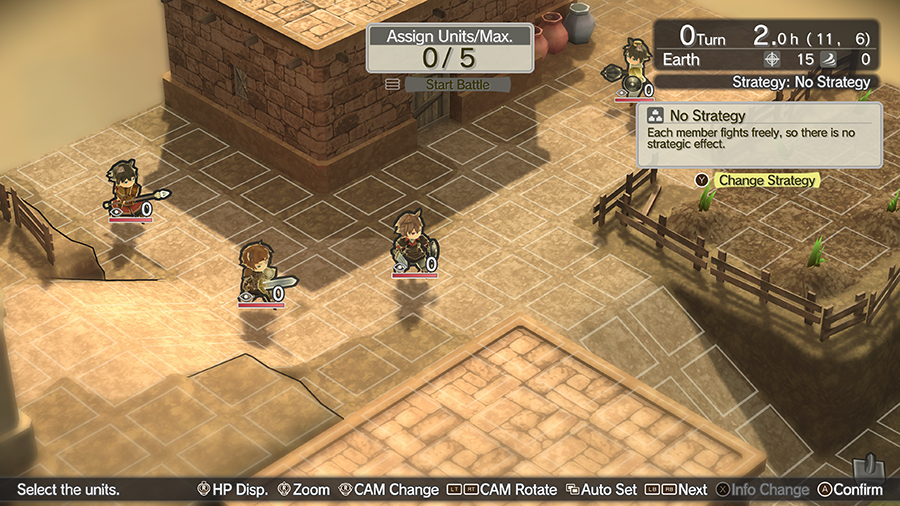Select the yellow-clad unit near the pots
Screen dimensions: 900x506
coord(633,69)
